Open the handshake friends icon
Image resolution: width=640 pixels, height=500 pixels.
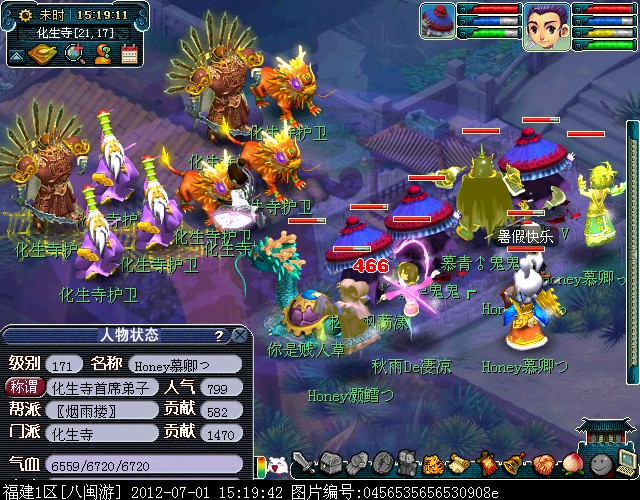[543, 464]
